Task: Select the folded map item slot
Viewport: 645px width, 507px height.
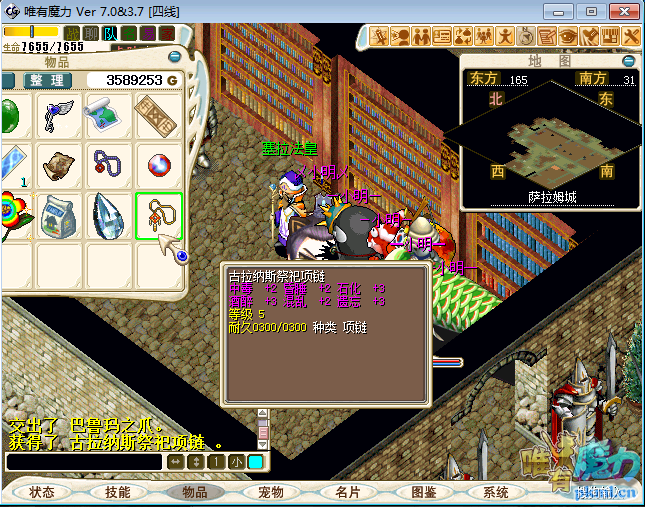Action: pos(108,116)
